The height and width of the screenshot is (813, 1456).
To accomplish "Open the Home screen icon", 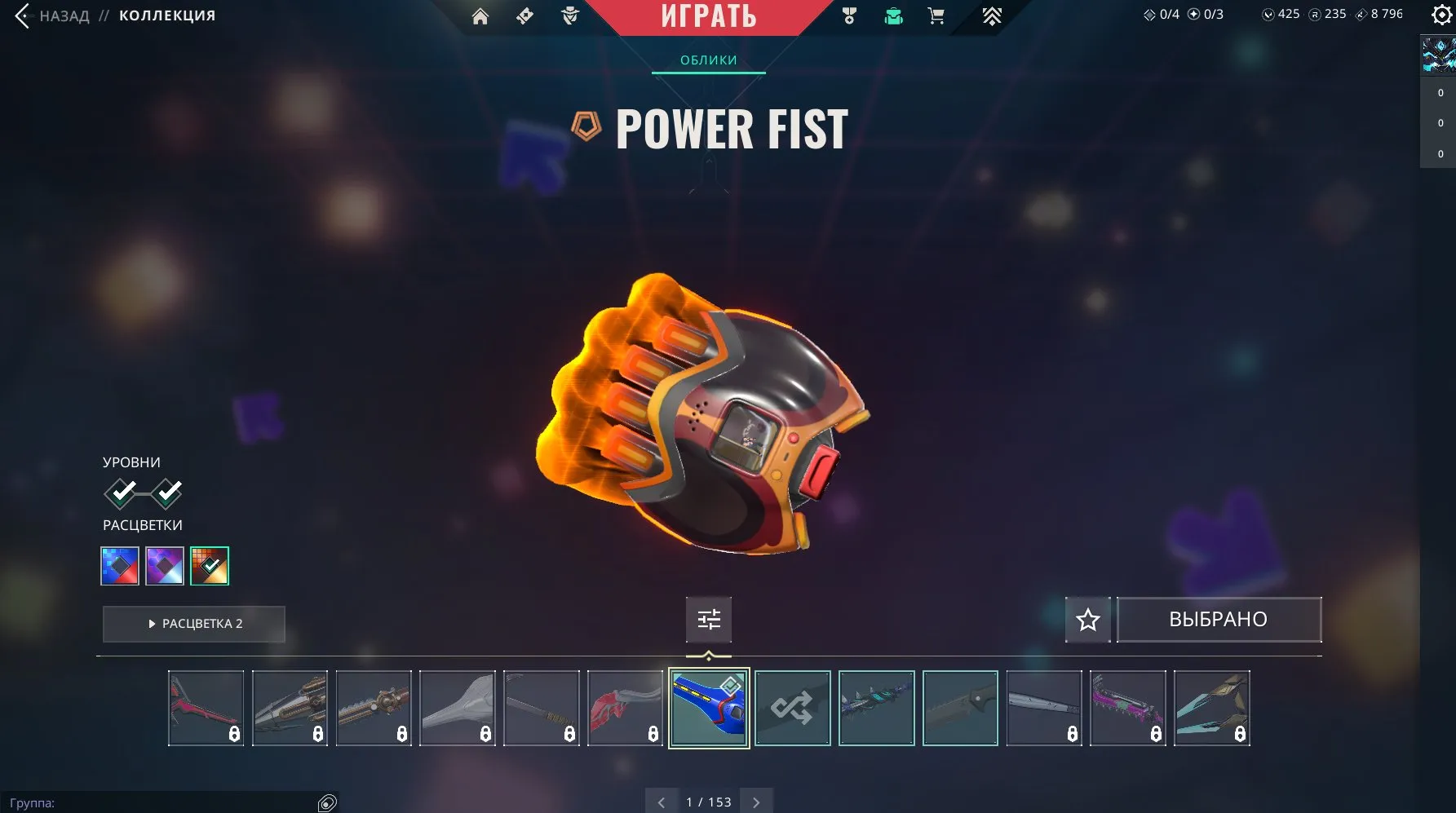I will (480, 15).
